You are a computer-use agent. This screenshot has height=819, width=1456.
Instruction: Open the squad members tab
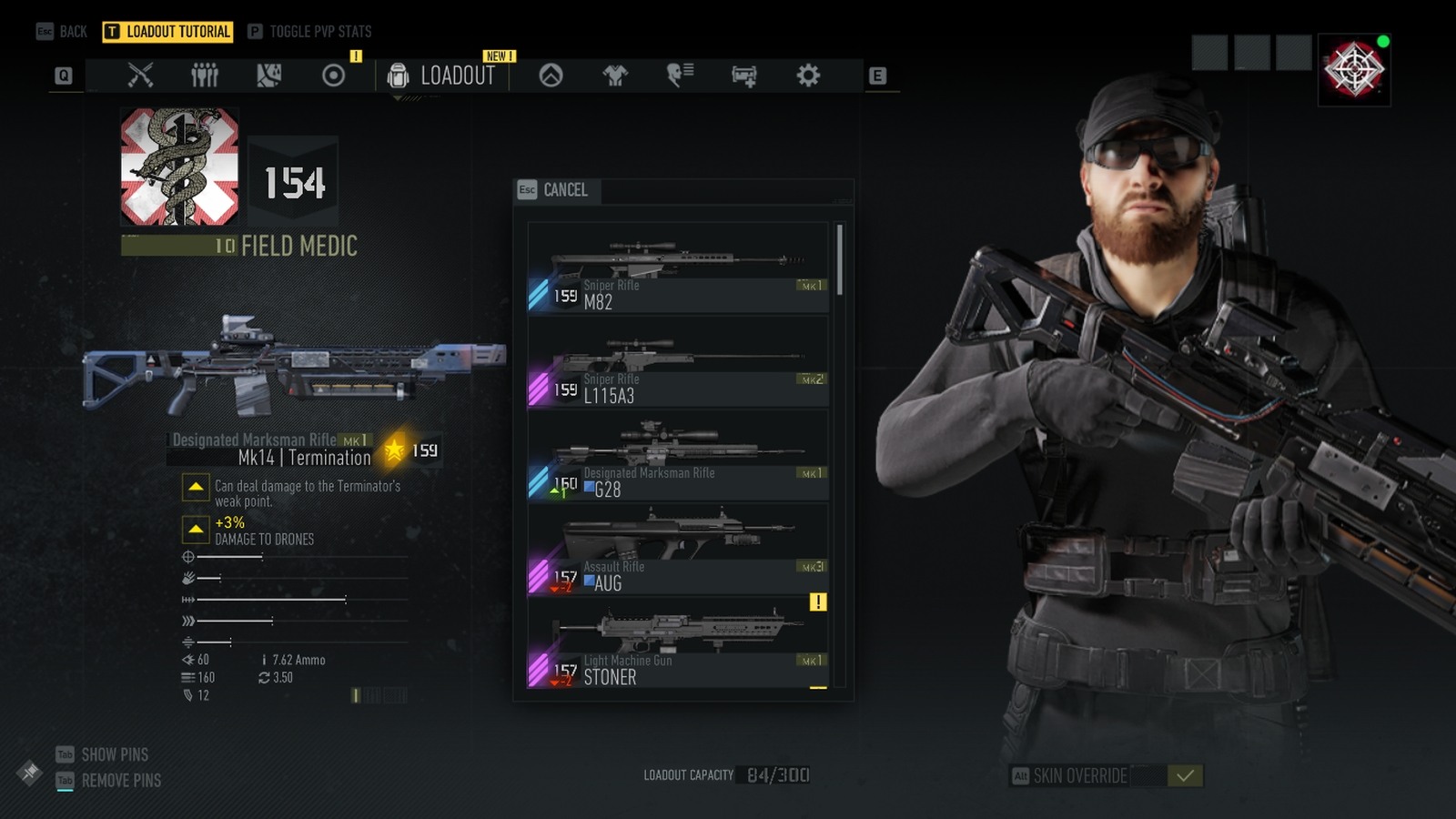[205, 76]
